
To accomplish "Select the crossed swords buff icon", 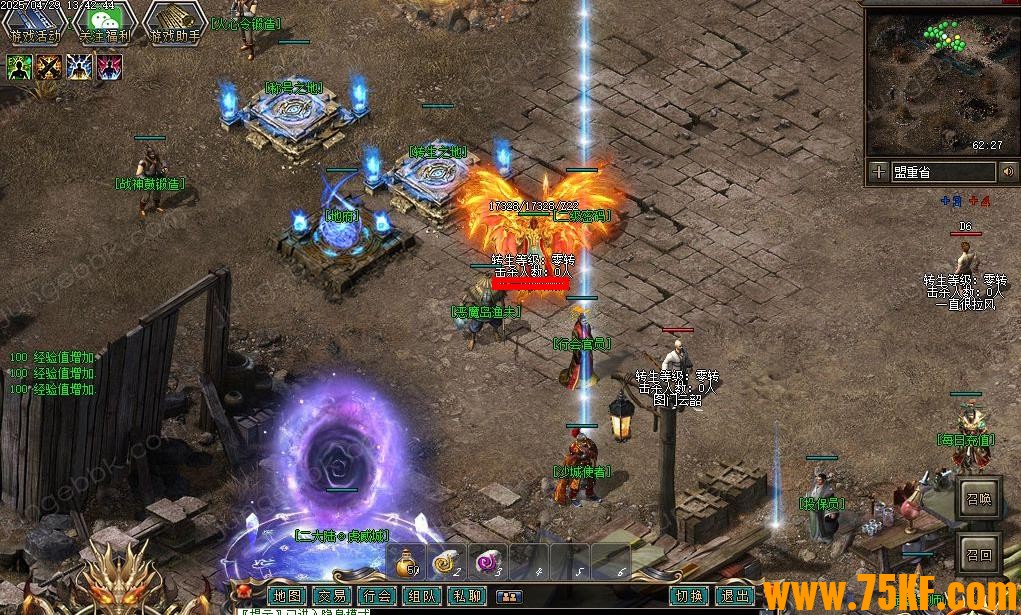I will pyautogui.click(x=50, y=67).
